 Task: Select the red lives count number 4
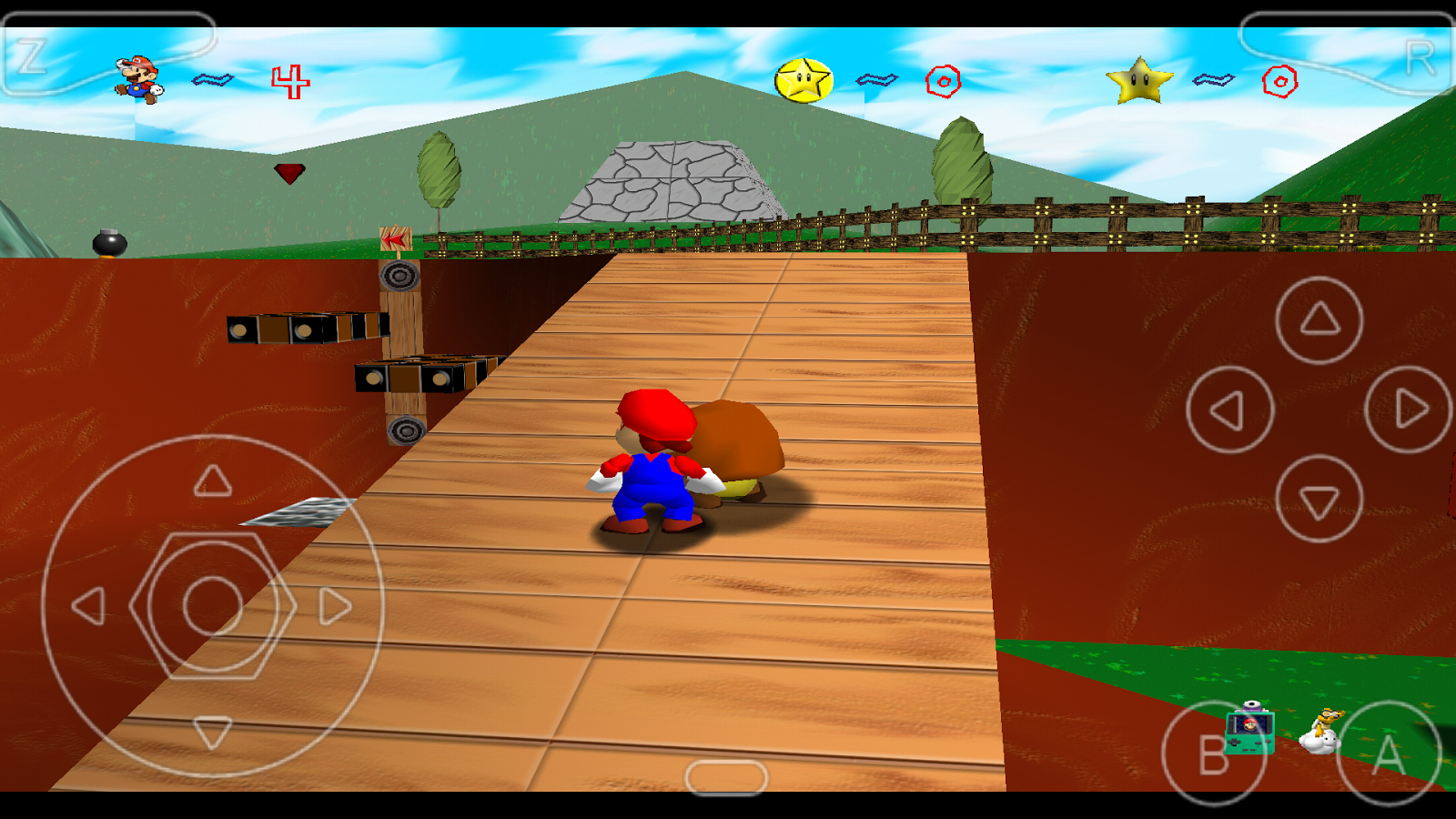289,80
